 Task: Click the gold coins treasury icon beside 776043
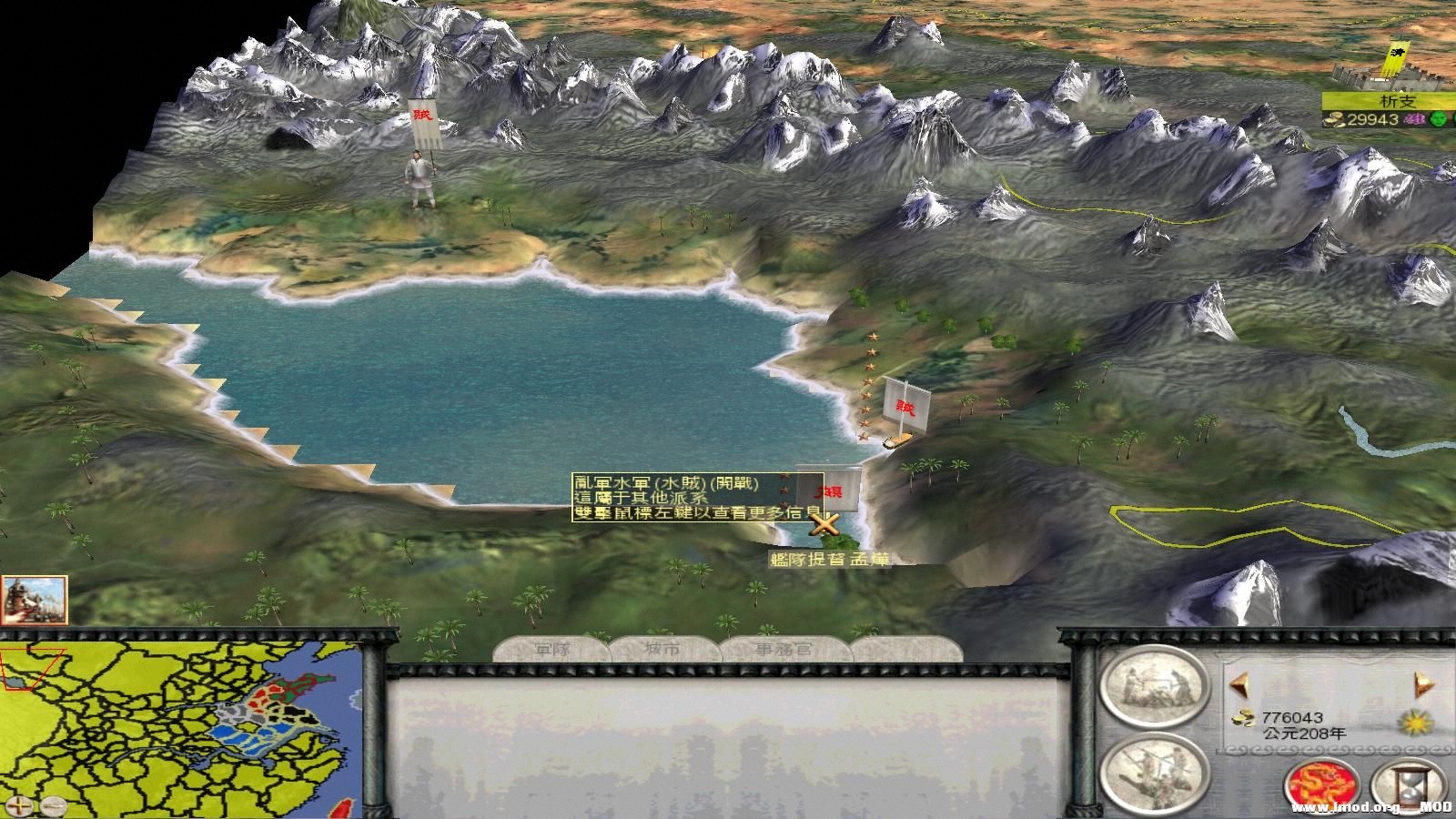1241,718
